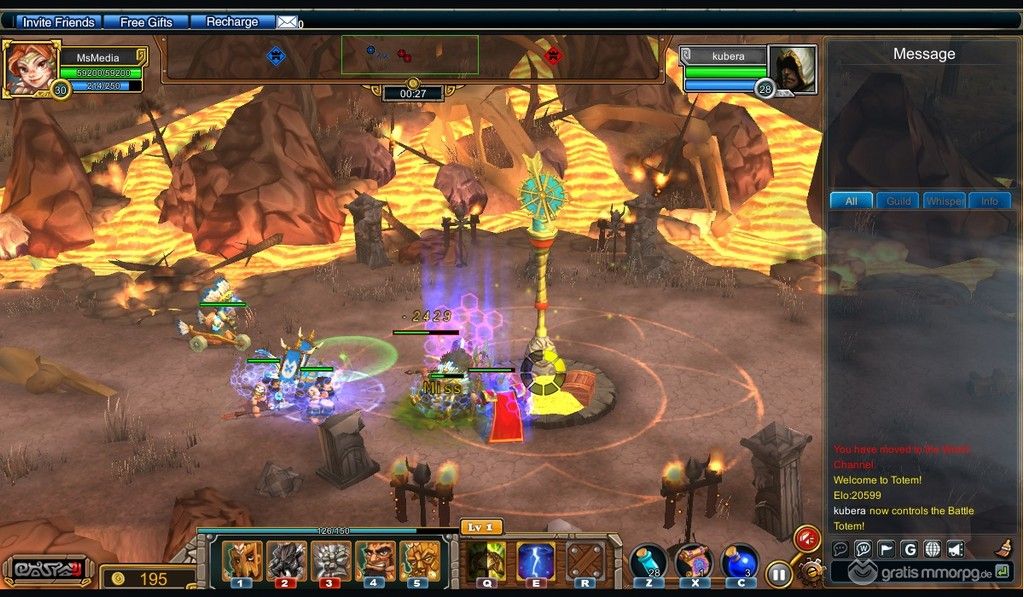Open the Free Gifts button
The image size is (1024, 597).
click(x=146, y=22)
